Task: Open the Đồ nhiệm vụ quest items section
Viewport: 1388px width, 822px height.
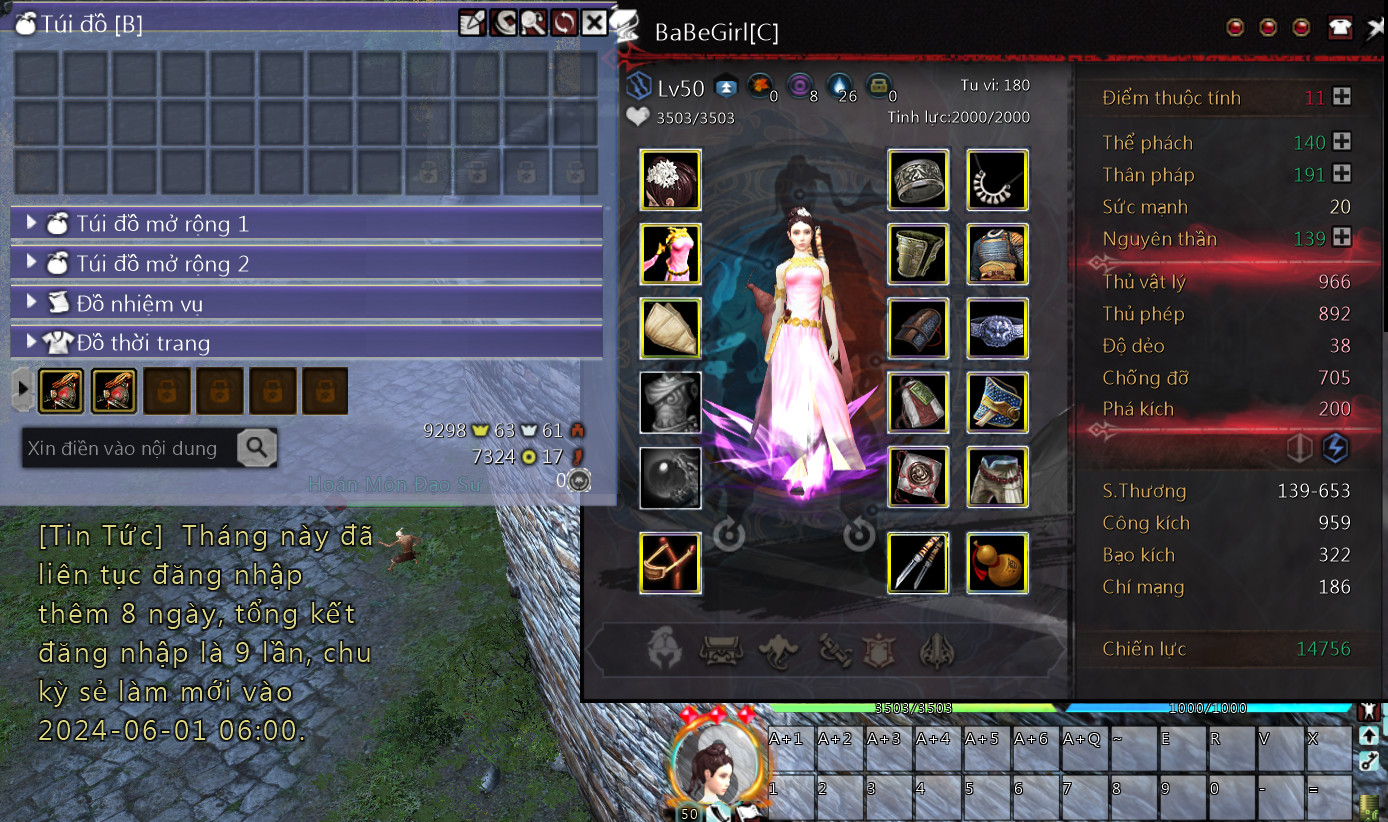Action: tap(306, 303)
